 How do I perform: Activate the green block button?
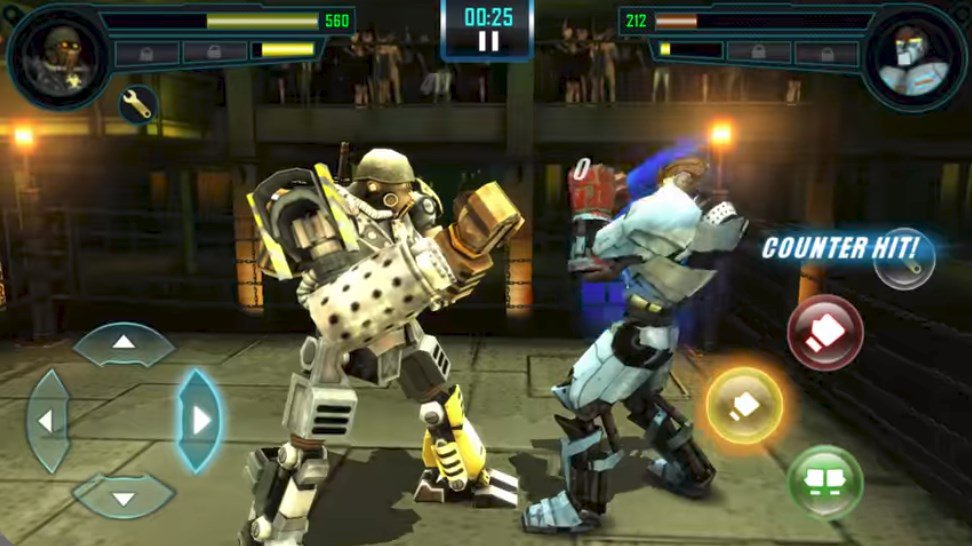(825, 482)
